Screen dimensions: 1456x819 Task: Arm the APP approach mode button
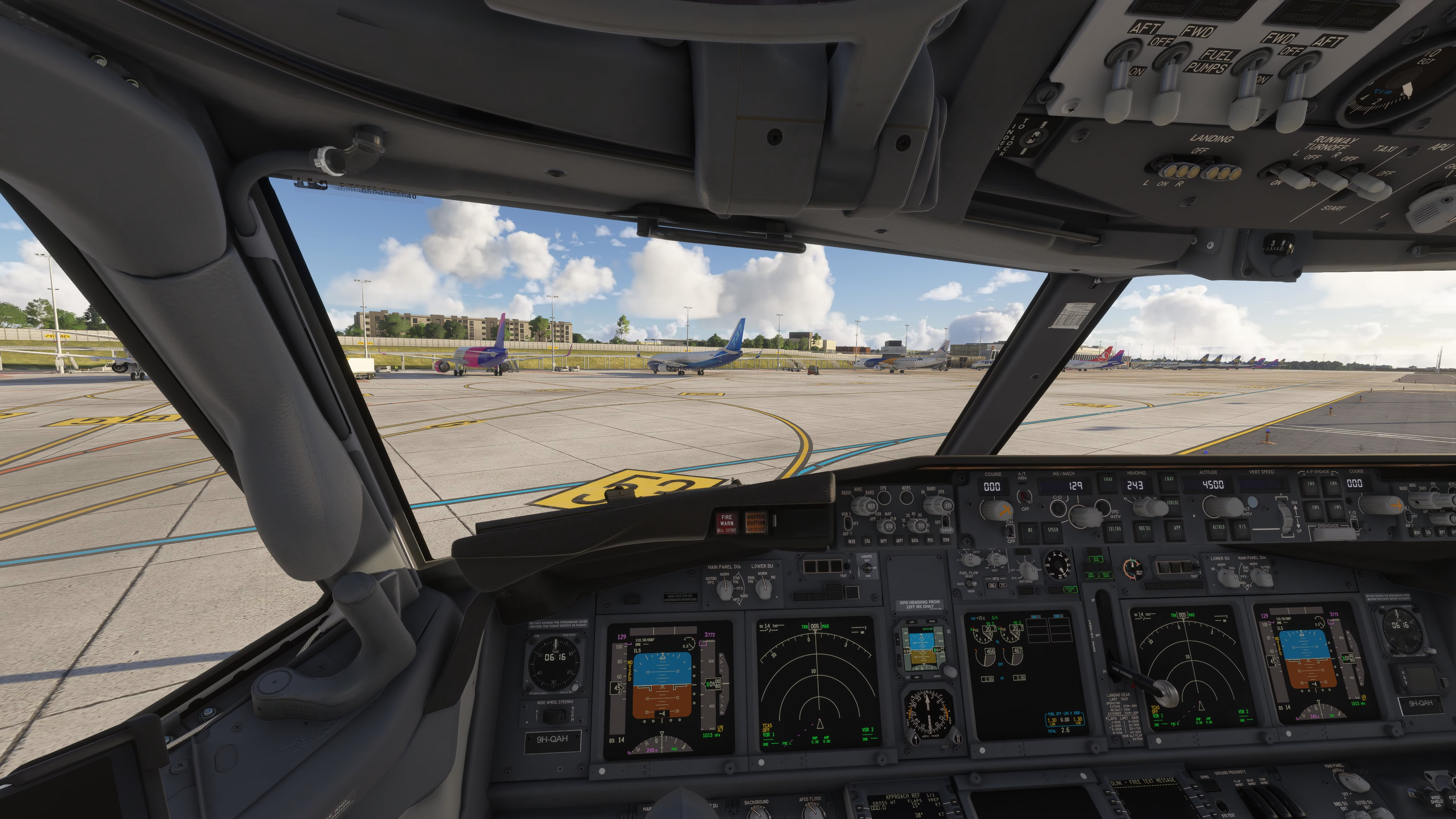click(1177, 529)
